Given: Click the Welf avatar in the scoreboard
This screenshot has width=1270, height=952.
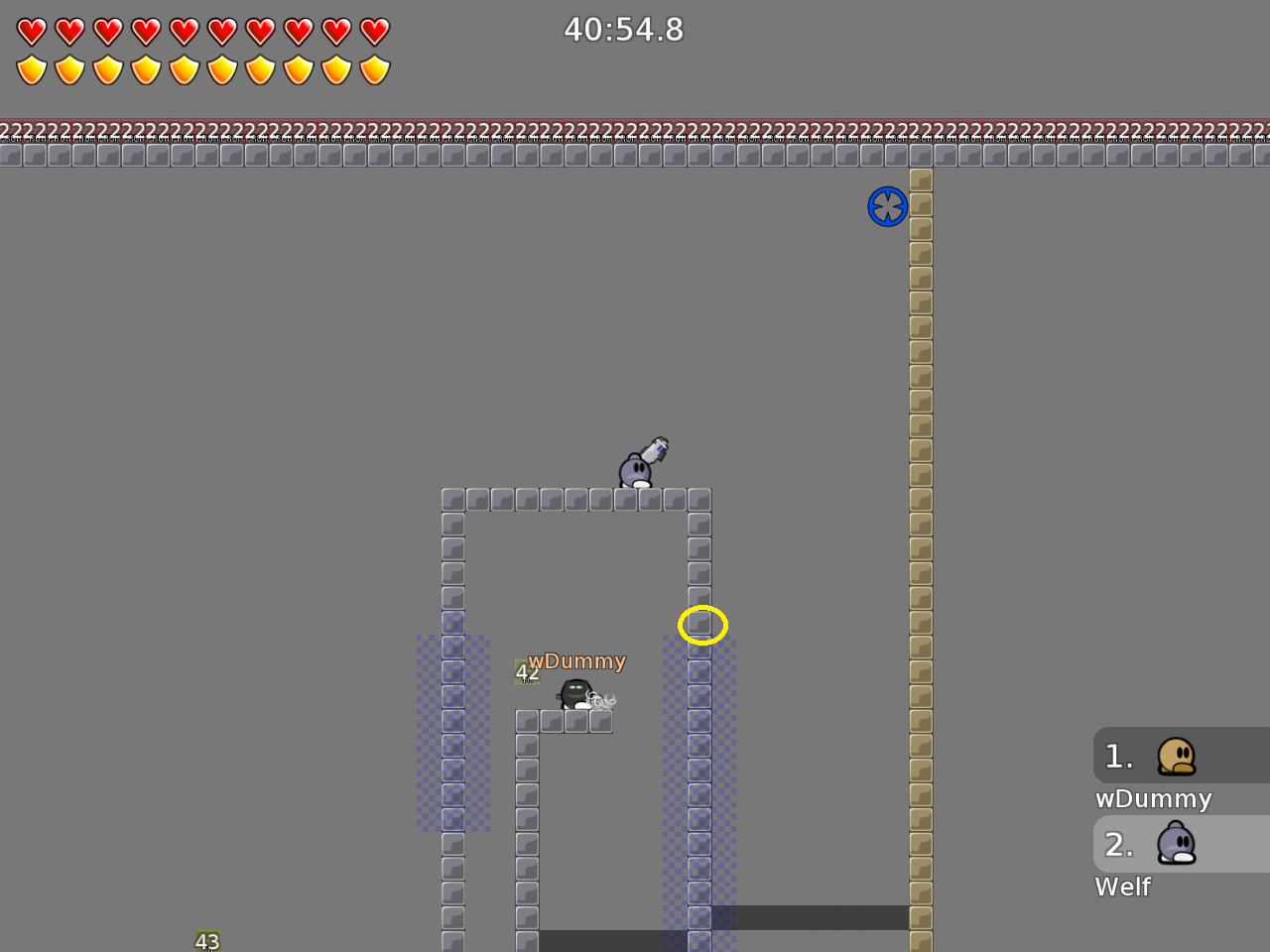Looking at the screenshot, I should [x=1177, y=844].
